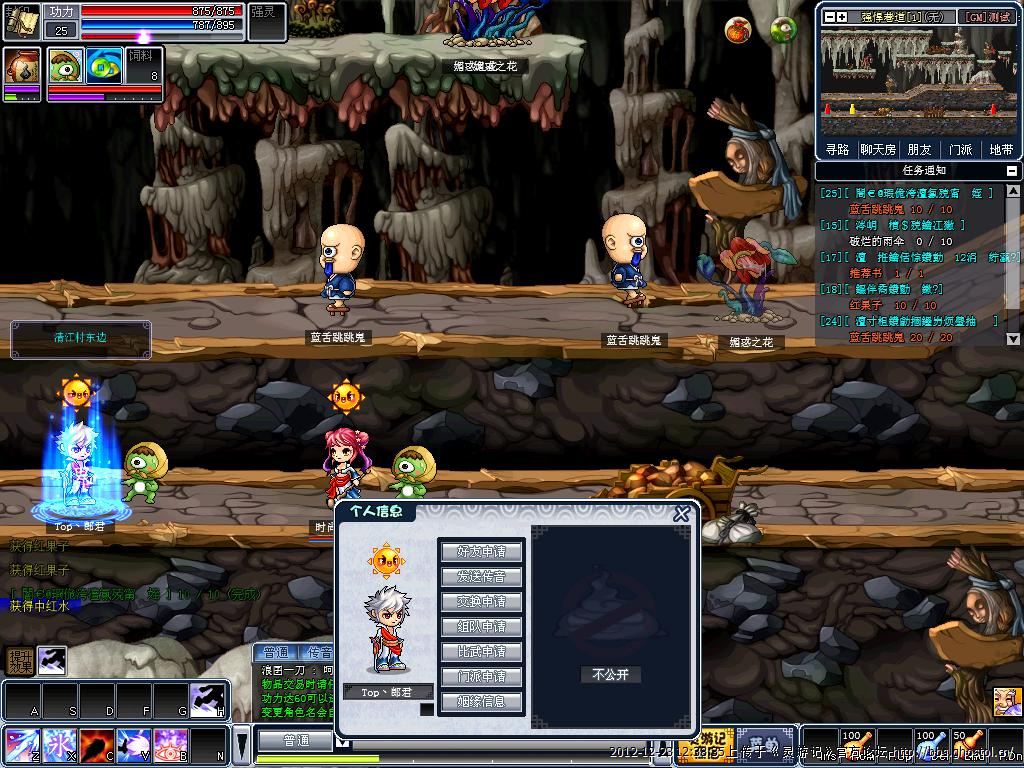Show the 朋友 friends list

point(919,150)
